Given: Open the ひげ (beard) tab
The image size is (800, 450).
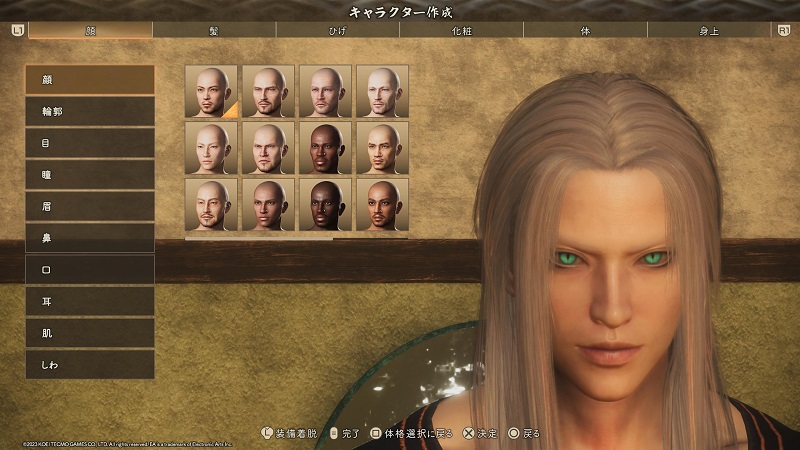Looking at the screenshot, I should pyautogui.click(x=338, y=30).
